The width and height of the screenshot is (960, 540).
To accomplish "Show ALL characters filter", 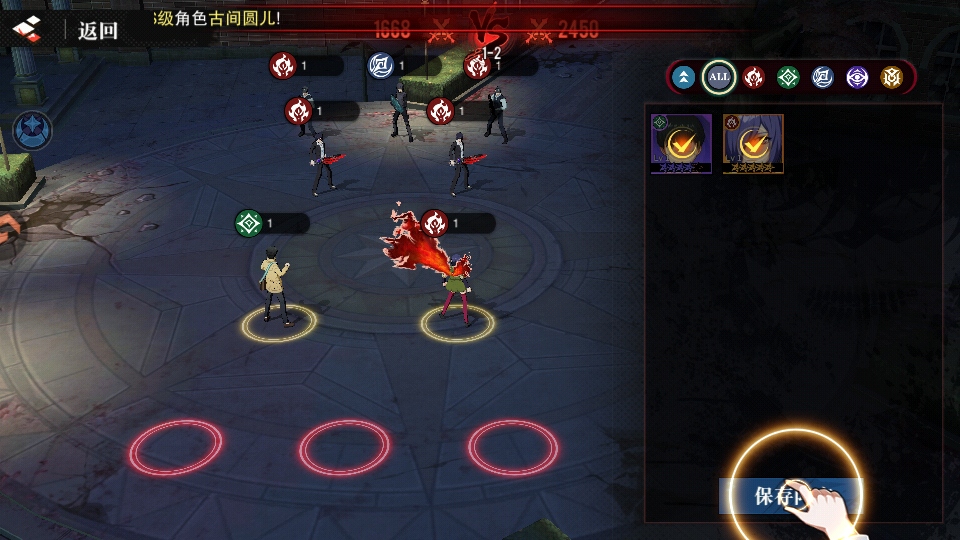I will coord(718,77).
